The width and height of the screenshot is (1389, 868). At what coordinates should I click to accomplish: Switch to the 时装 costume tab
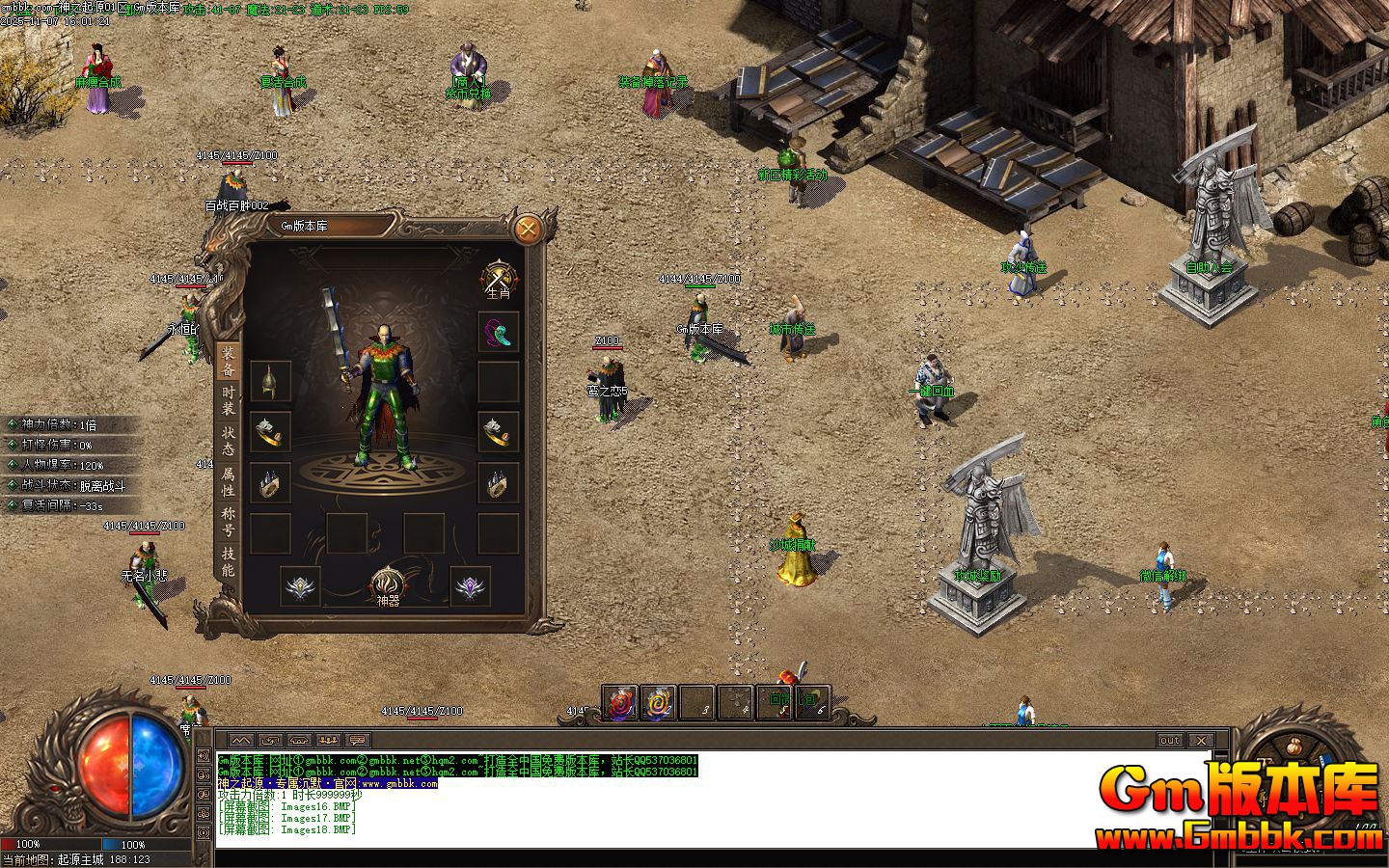[229, 400]
